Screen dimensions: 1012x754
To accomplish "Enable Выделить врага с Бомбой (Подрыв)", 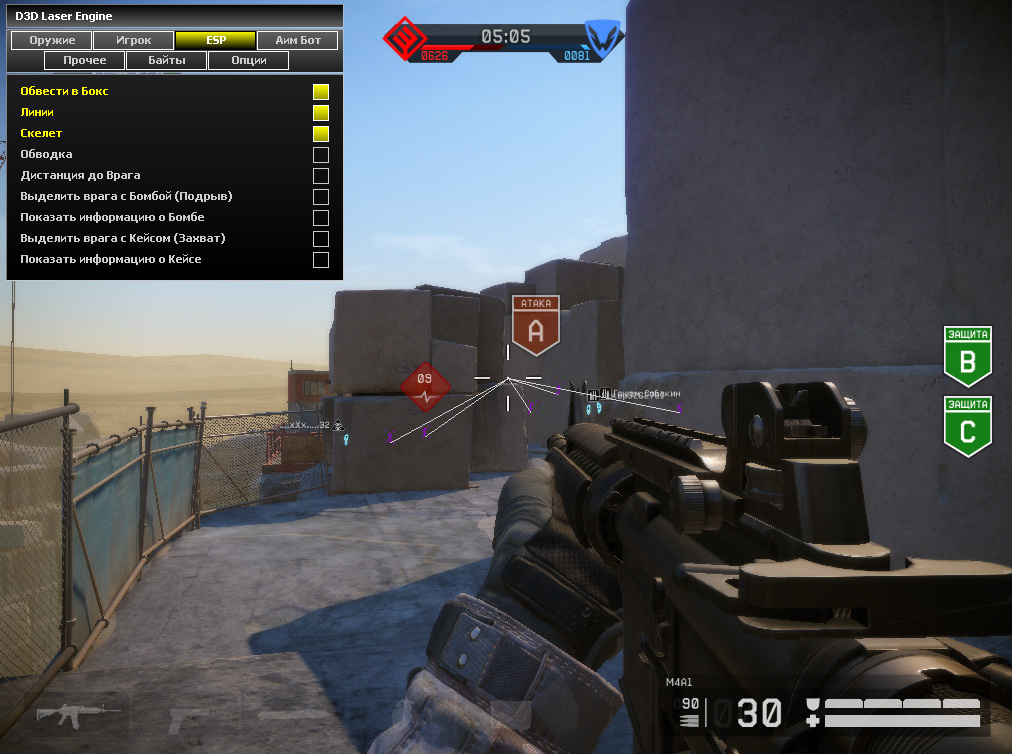I will [x=321, y=197].
